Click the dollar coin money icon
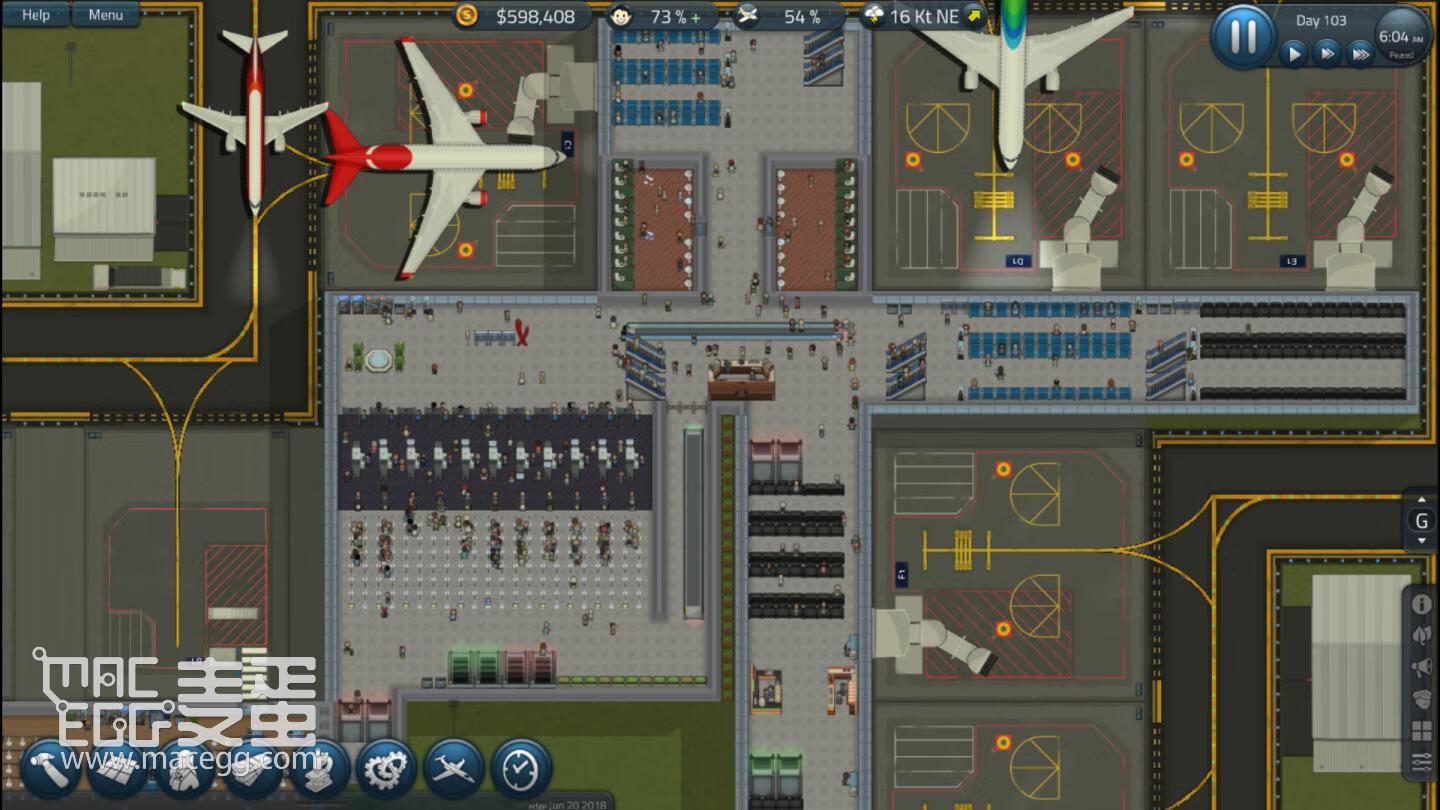1440x810 pixels. [466, 15]
